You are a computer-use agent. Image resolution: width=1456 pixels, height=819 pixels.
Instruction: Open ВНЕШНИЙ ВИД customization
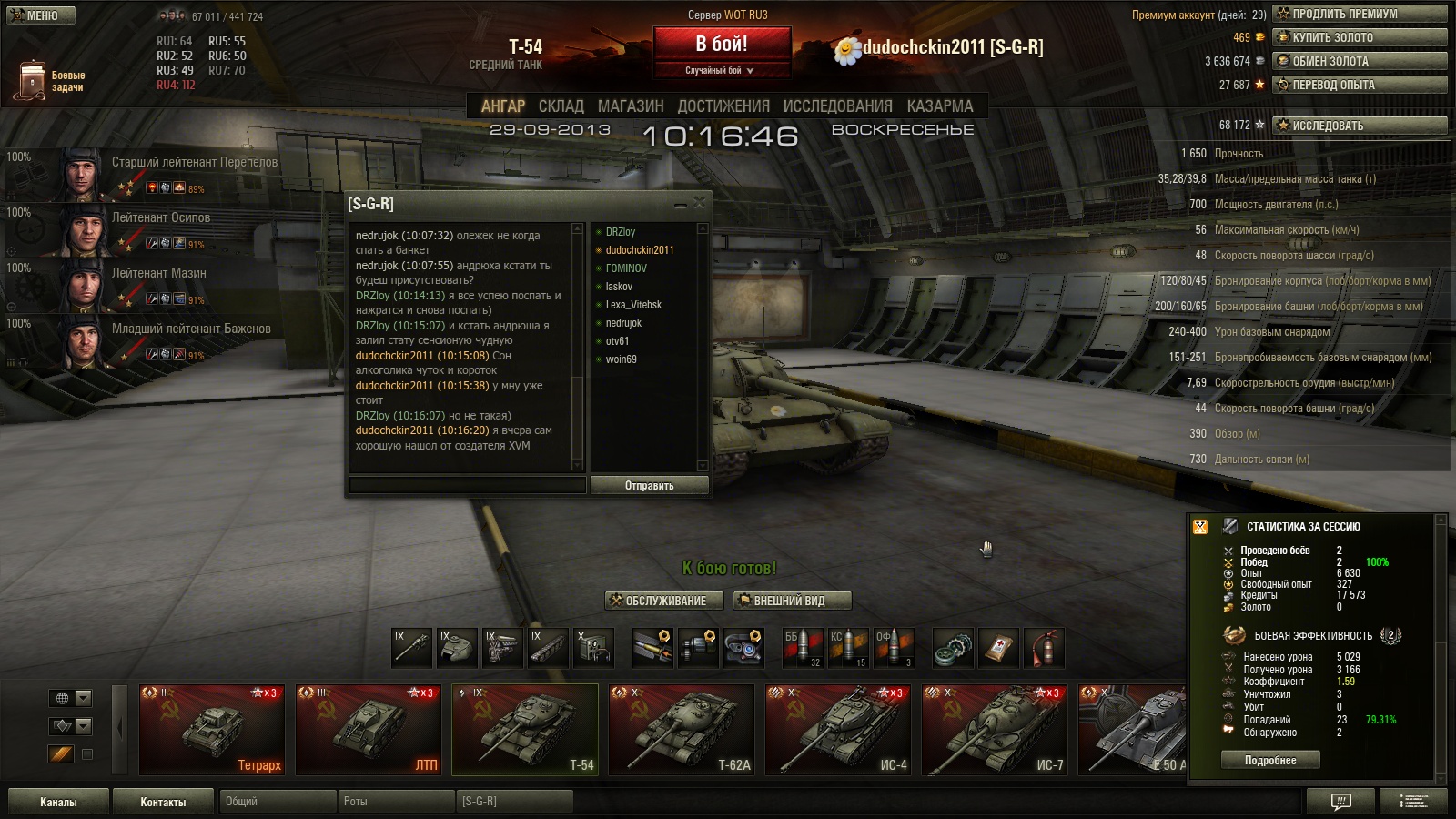tap(792, 601)
